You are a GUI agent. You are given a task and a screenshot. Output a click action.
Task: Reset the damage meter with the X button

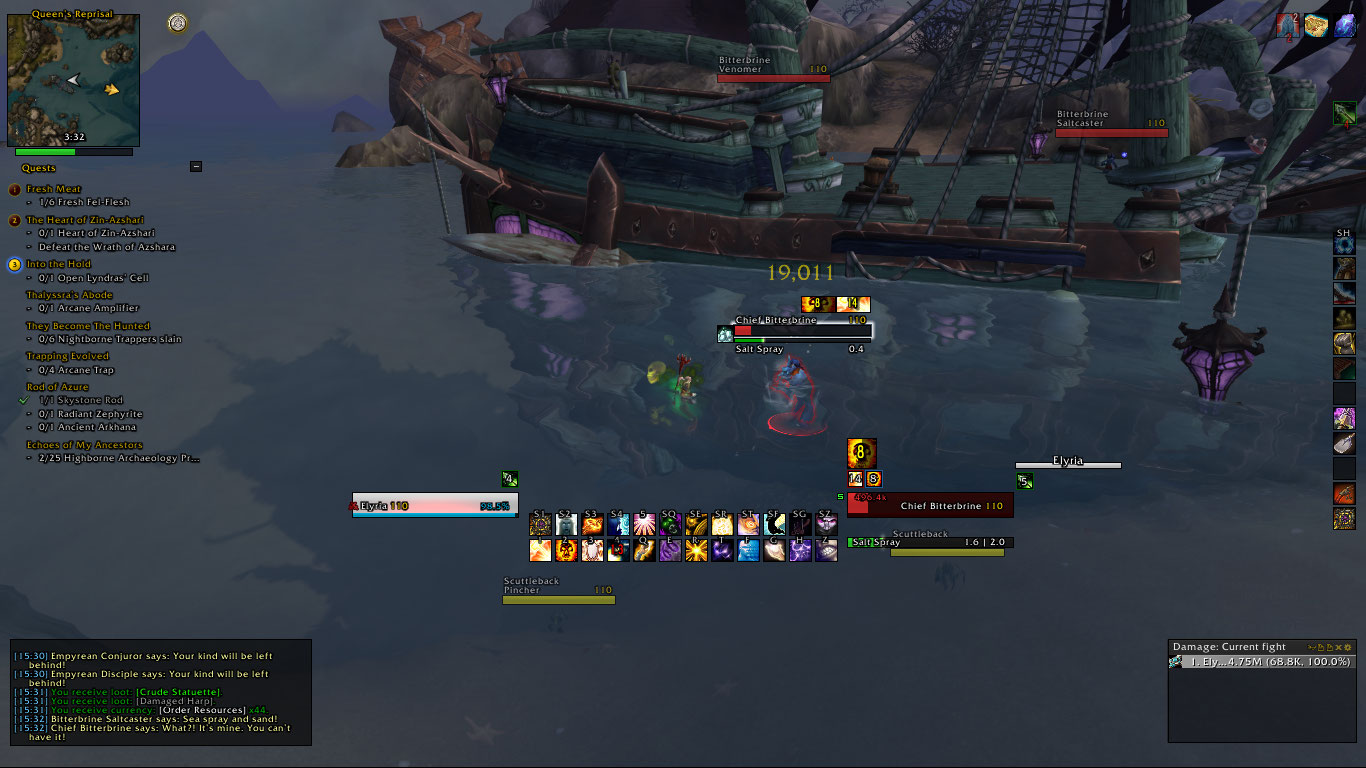click(x=1338, y=647)
